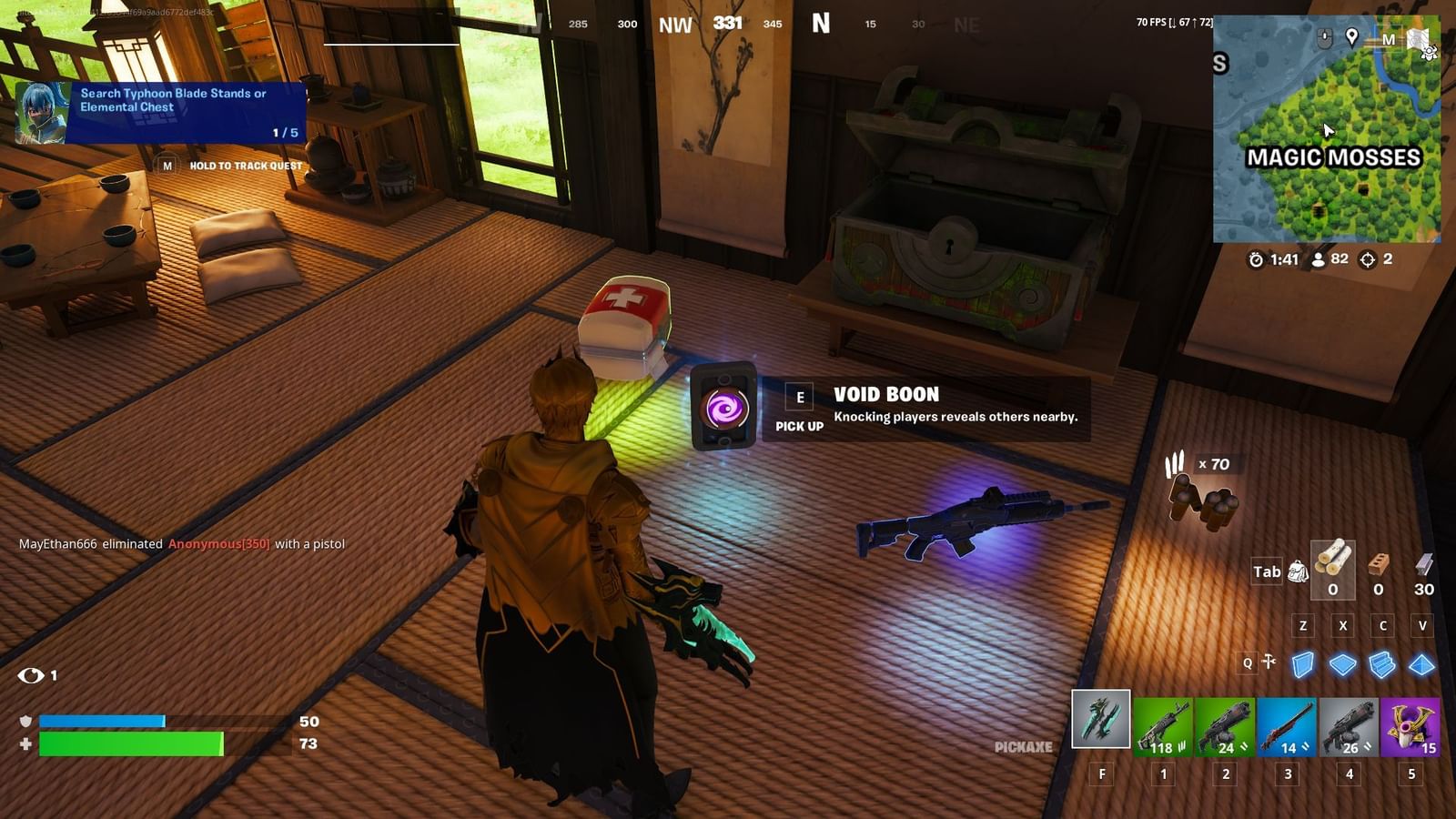1456x819 pixels.
Task: Select the shotgun weapon in slot 2
Action: pyautogui.click(x=1226, y=728)
